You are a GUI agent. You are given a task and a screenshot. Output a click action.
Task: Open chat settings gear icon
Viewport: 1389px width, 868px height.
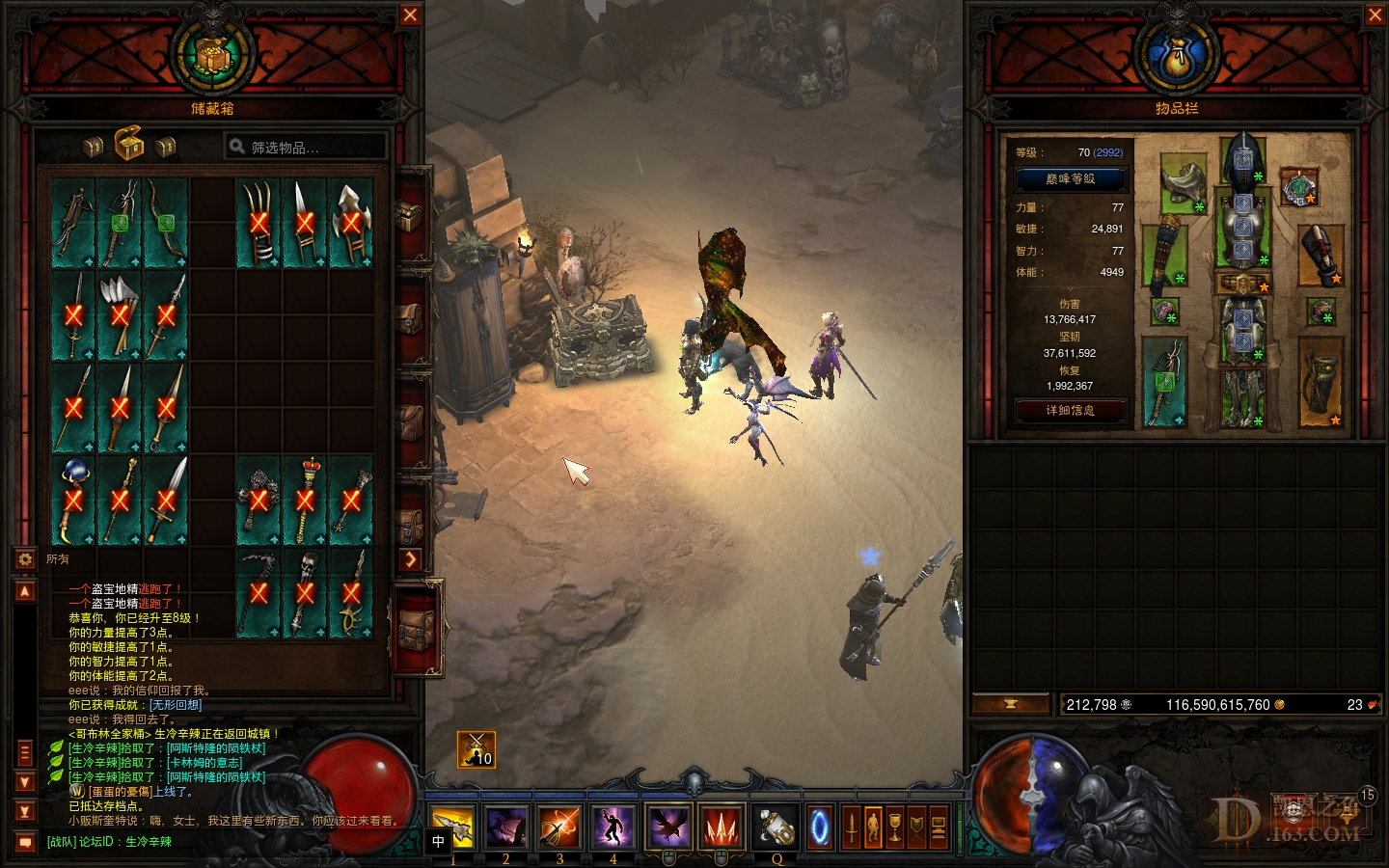click(x=24, y=558)
